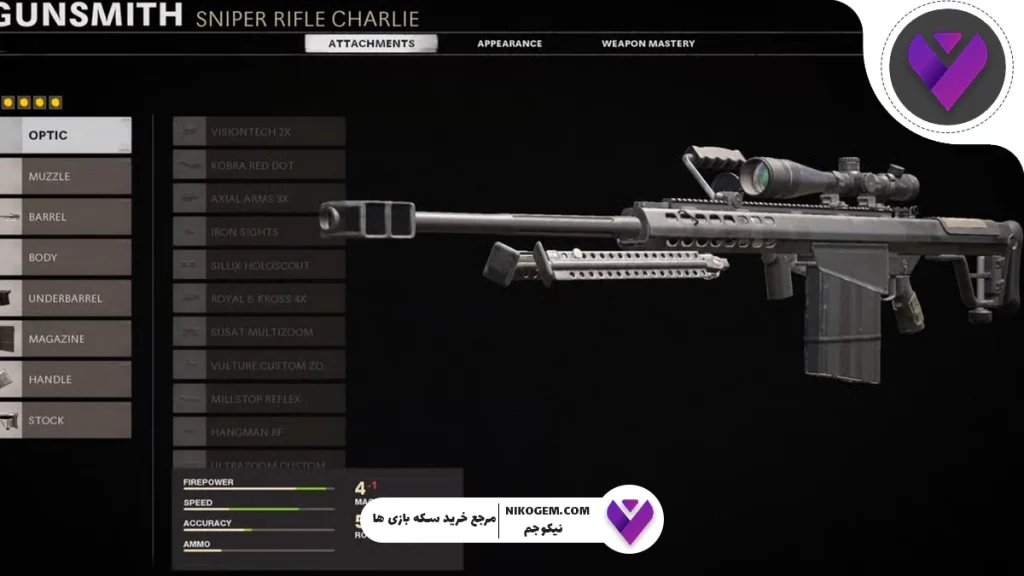Select the Handle attachment category

(65, 380)
